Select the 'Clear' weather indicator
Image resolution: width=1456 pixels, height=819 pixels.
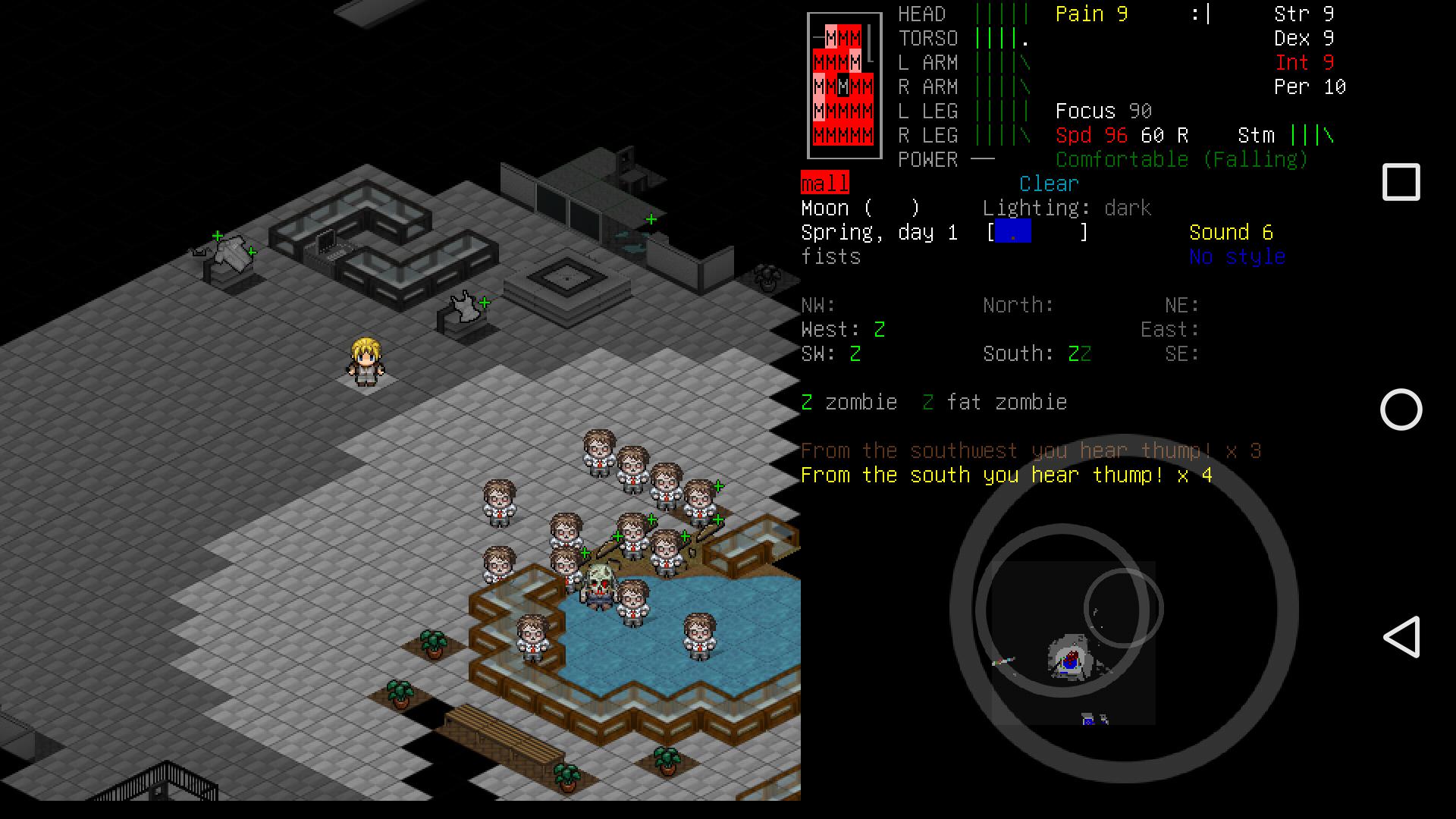pos(1048,184)
